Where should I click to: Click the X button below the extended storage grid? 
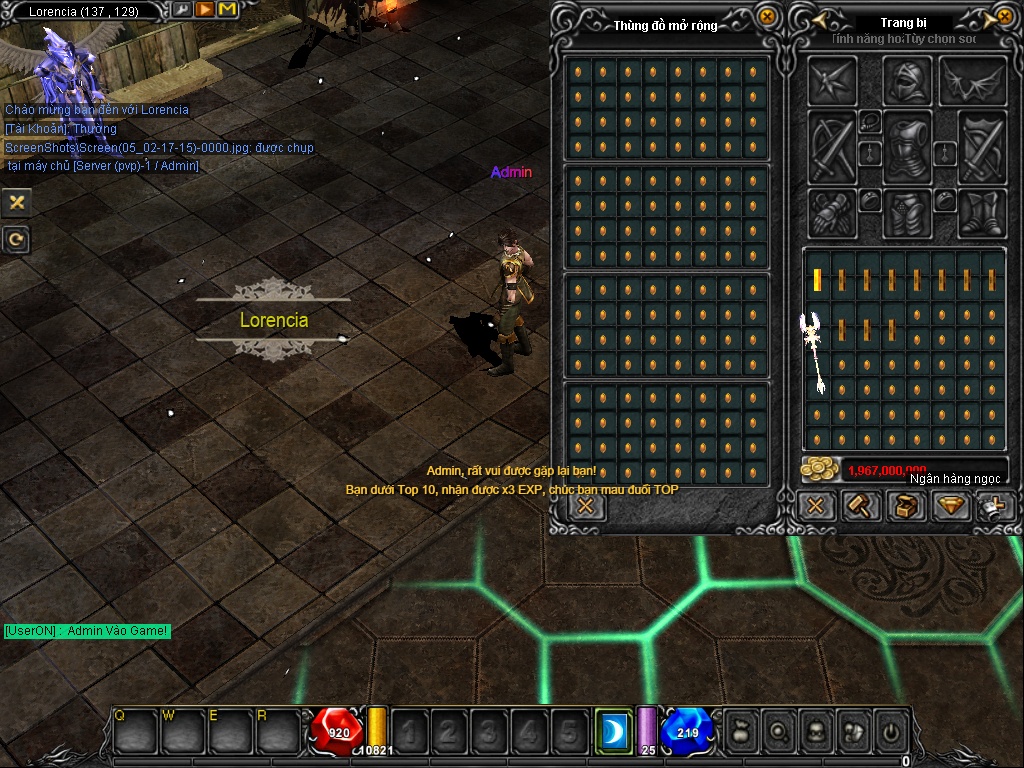click(586, 506)
